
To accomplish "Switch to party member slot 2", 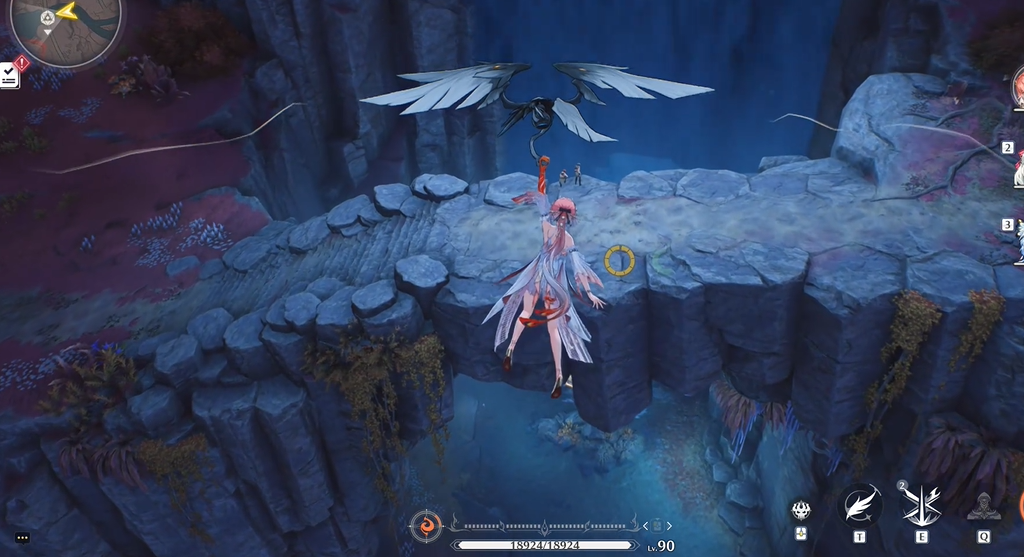I will (x=1016, y=166).
